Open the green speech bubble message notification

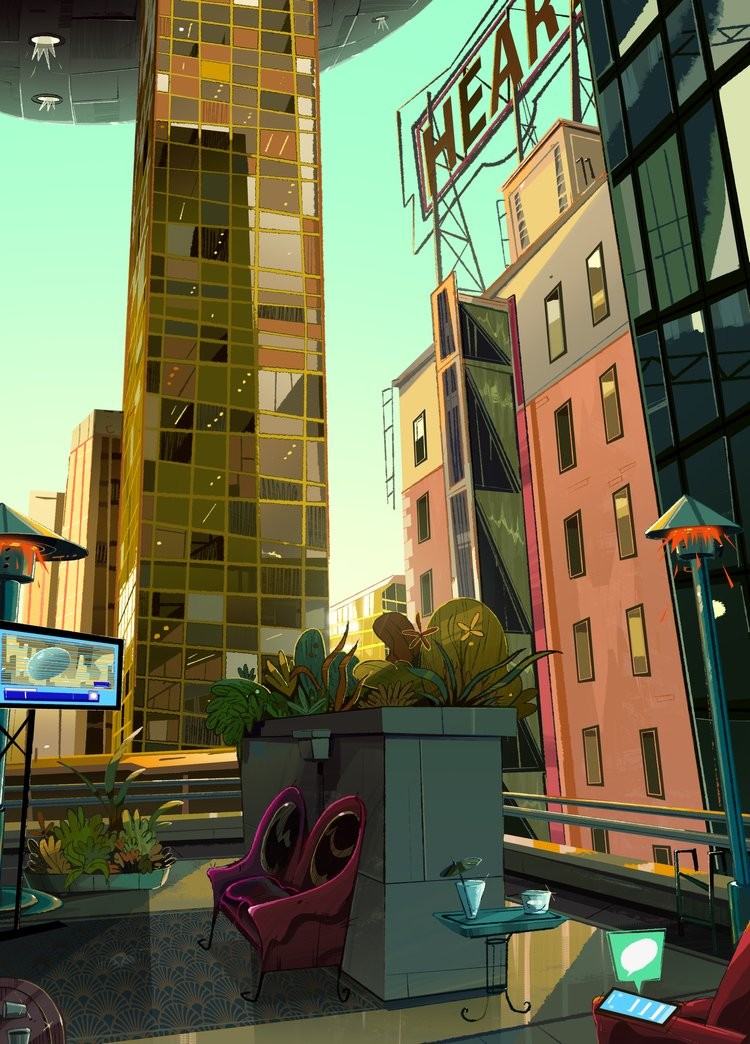(636, 954)
